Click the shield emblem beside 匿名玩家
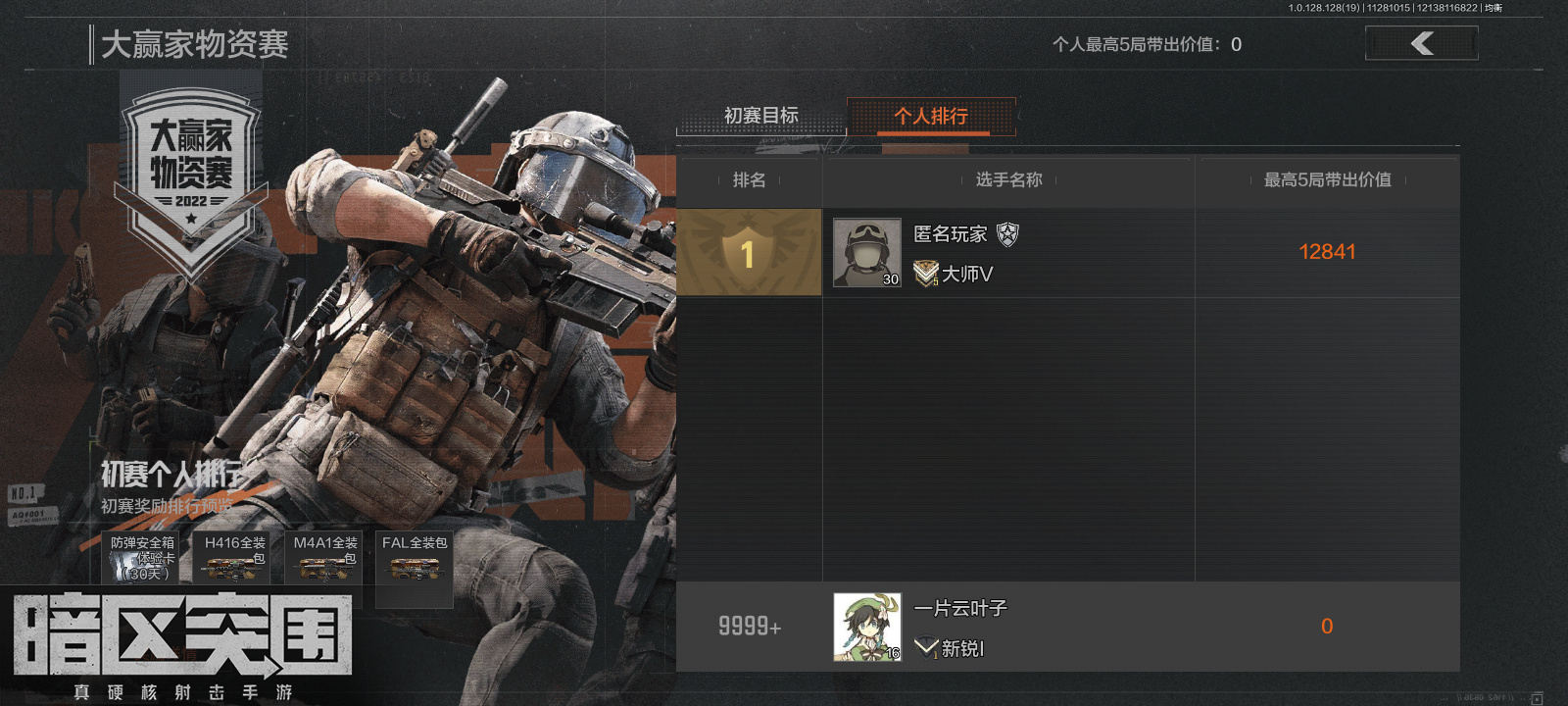 pyautogui.click(x=1009, y=235)
